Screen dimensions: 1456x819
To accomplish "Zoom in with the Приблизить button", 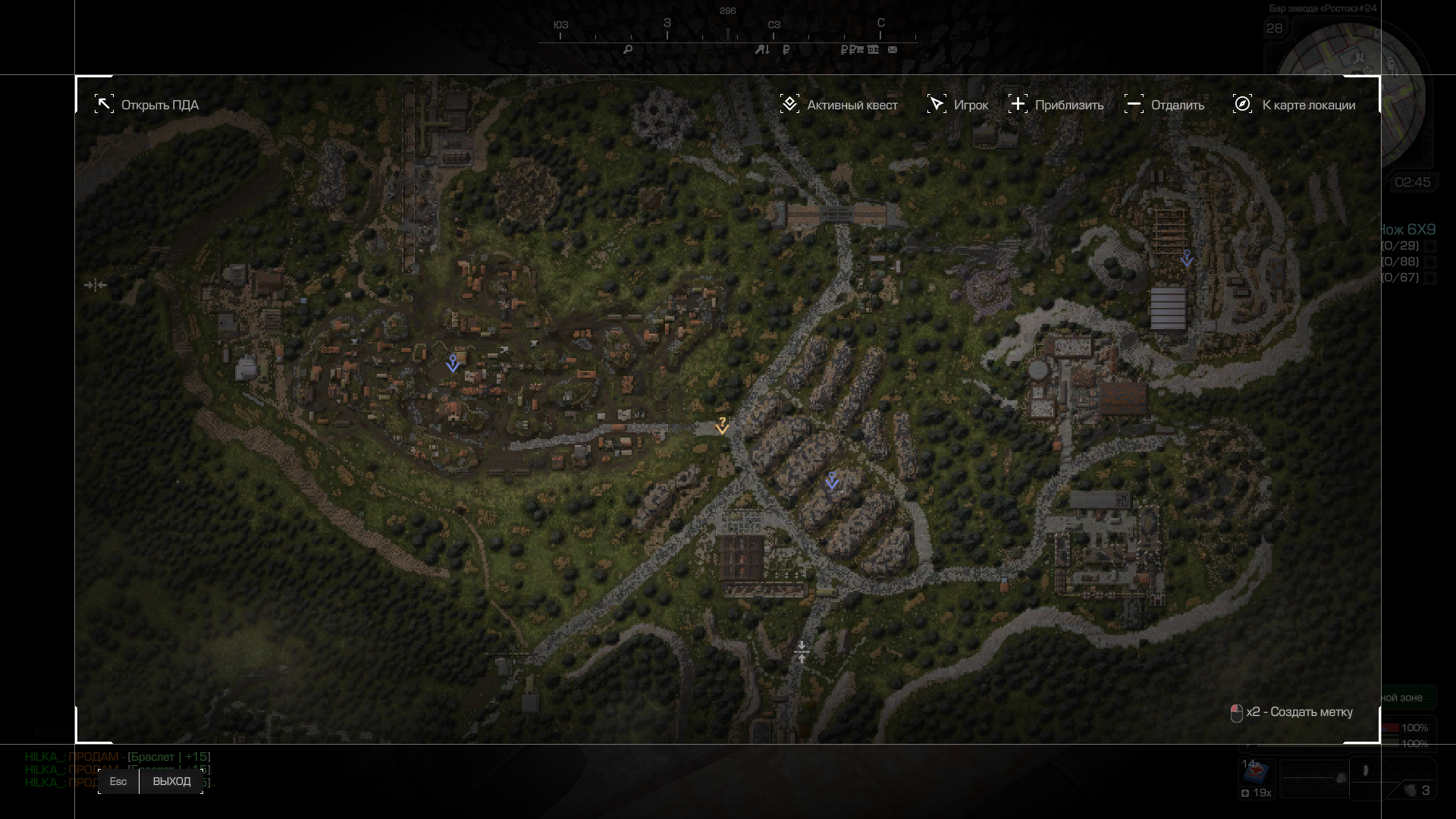I will click(1056, 105).
